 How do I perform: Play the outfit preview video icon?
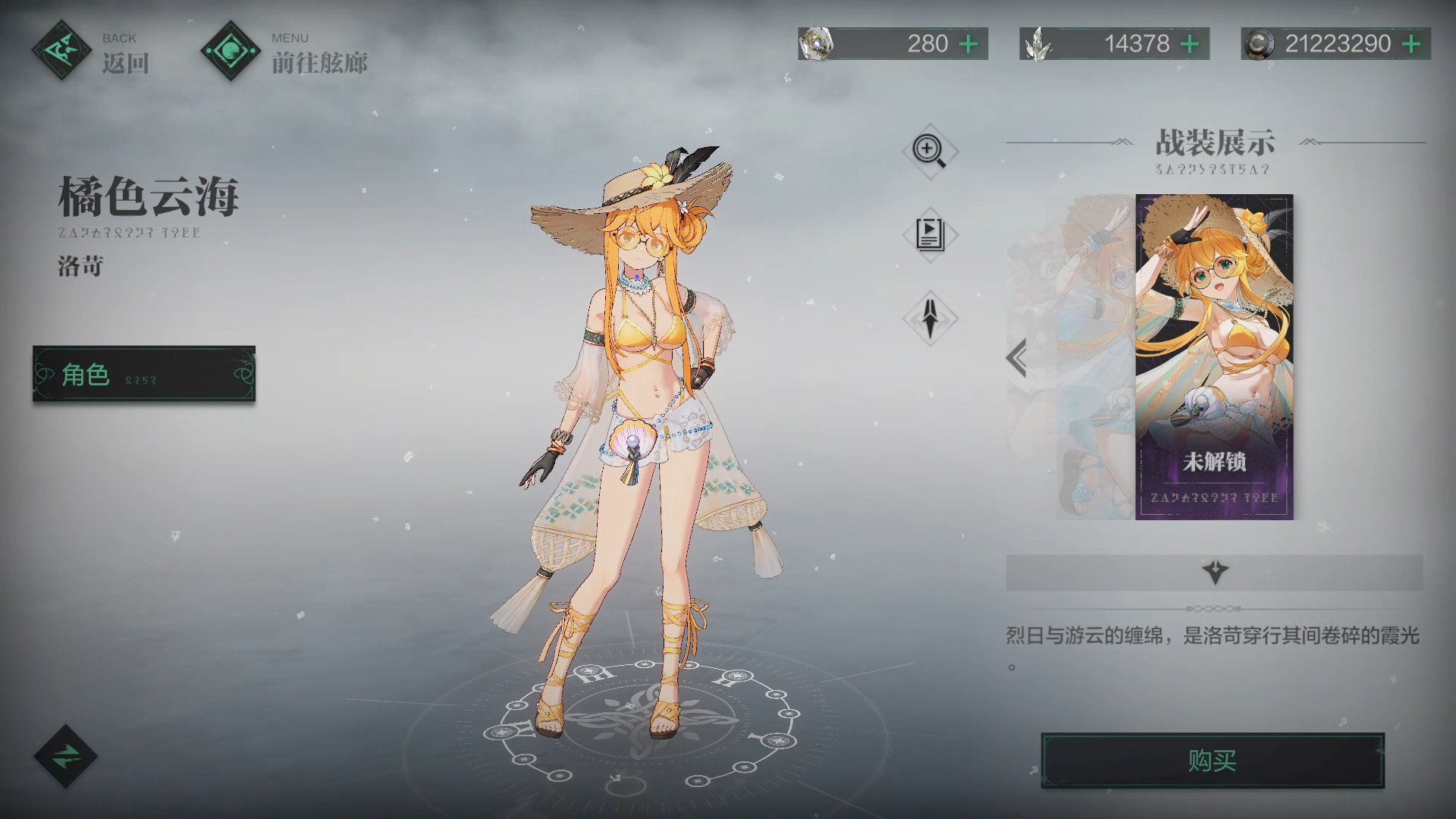(930, 234)
